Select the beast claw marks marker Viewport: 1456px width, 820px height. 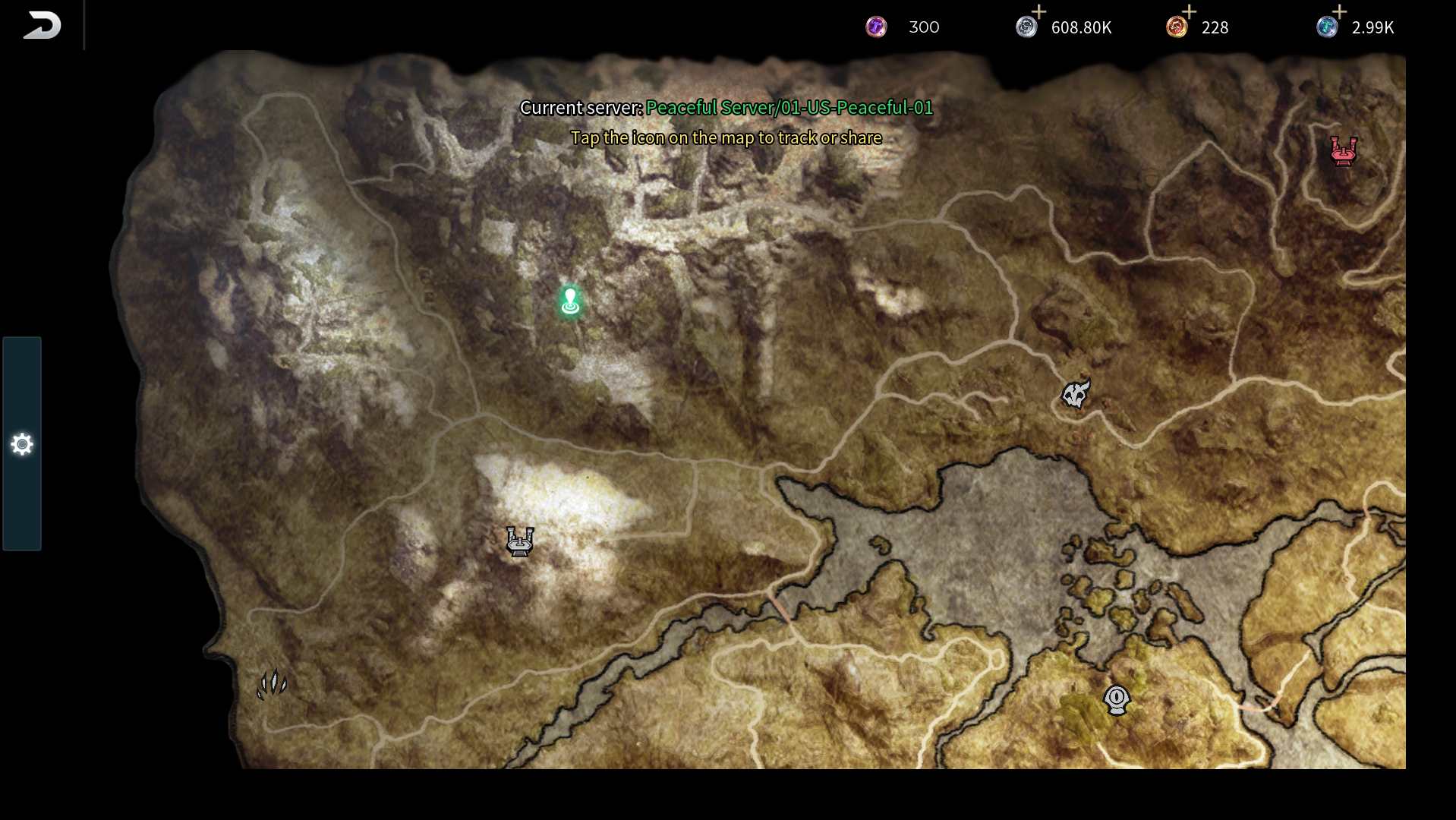coord(272,685)
